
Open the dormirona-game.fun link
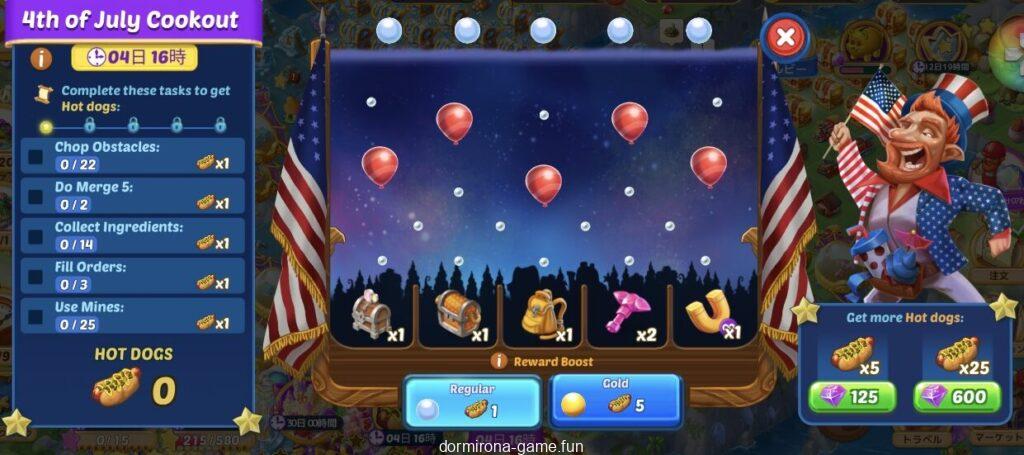pyautogui.click(x=511, y=447)
